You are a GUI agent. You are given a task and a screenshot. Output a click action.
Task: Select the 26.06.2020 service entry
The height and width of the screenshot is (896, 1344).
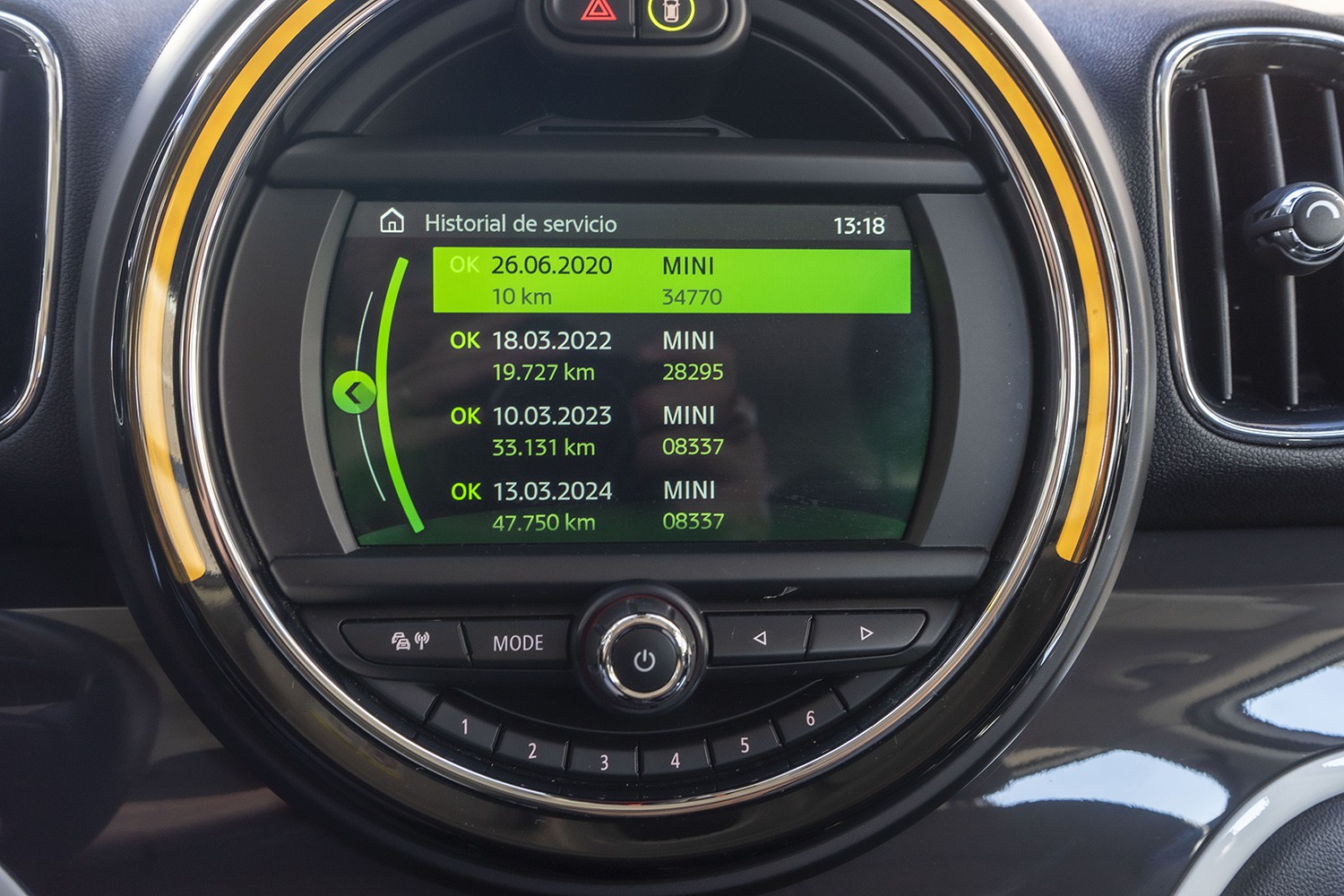point(670,280)
